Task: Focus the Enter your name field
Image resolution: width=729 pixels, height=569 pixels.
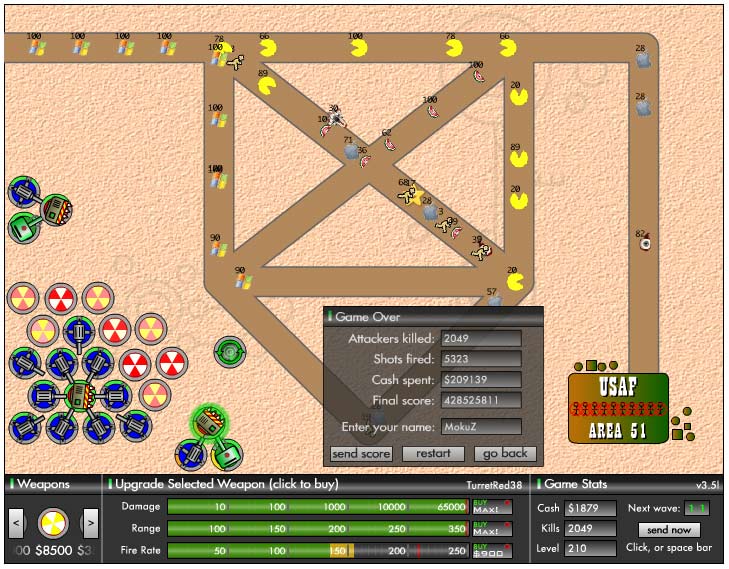Action: [481, 427]
